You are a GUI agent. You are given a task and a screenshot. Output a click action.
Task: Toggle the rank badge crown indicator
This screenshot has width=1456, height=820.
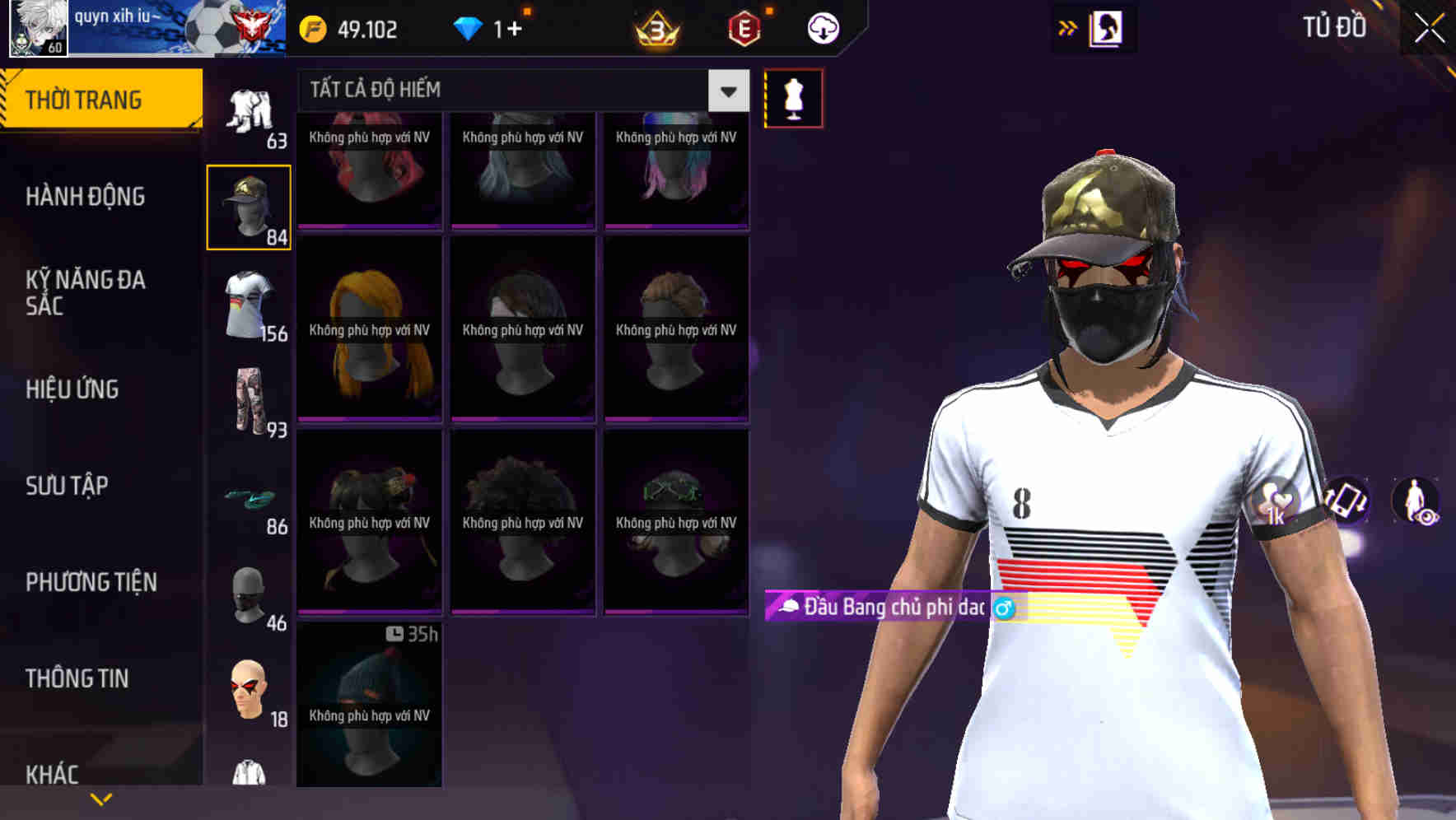(656, 28)
